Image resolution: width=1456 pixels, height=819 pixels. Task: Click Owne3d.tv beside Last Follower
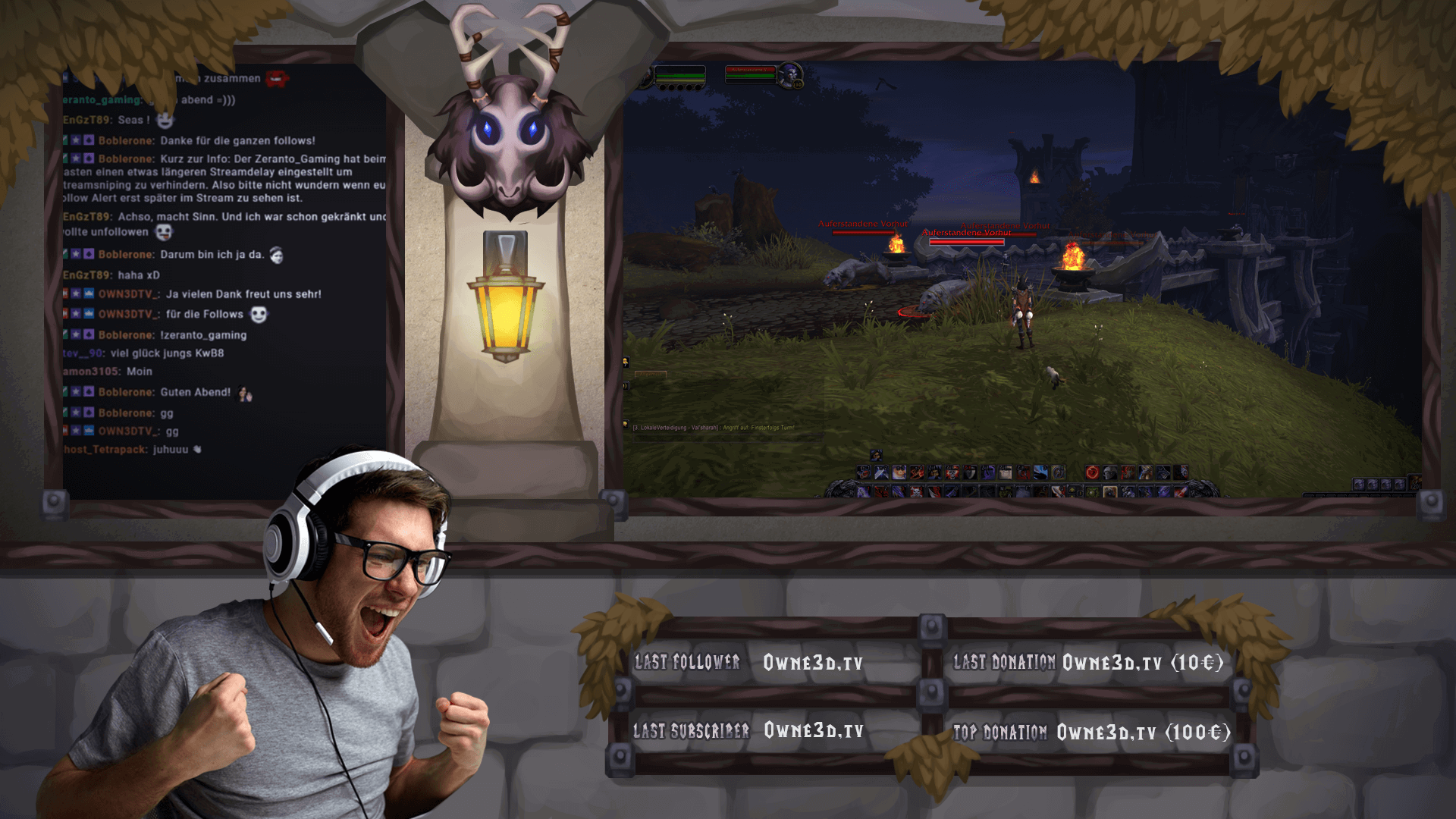[x=813, y=661]
